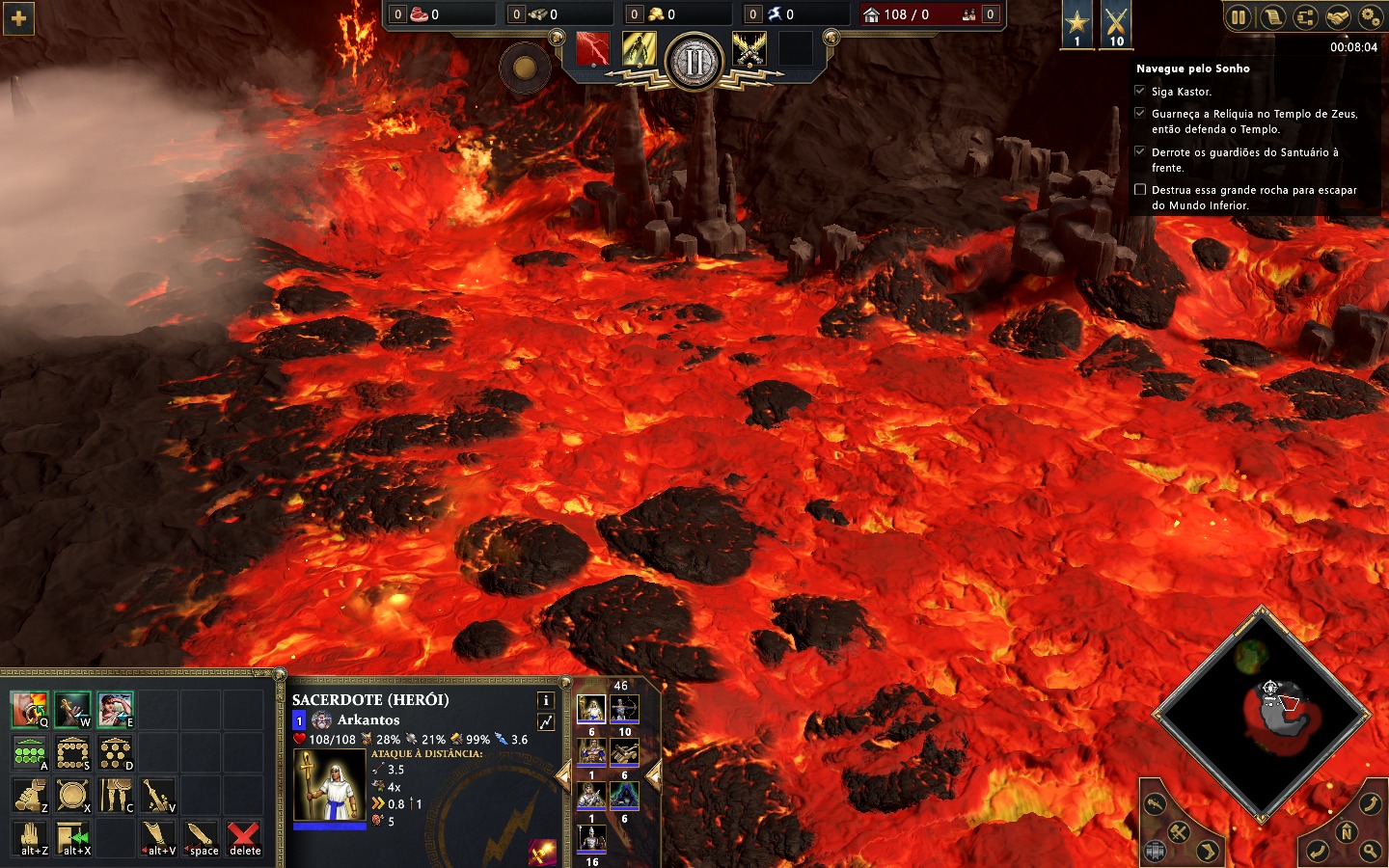Select the crossed swords military banner
Viewport: 1389px width, 868px height.
pos(1116,23)
